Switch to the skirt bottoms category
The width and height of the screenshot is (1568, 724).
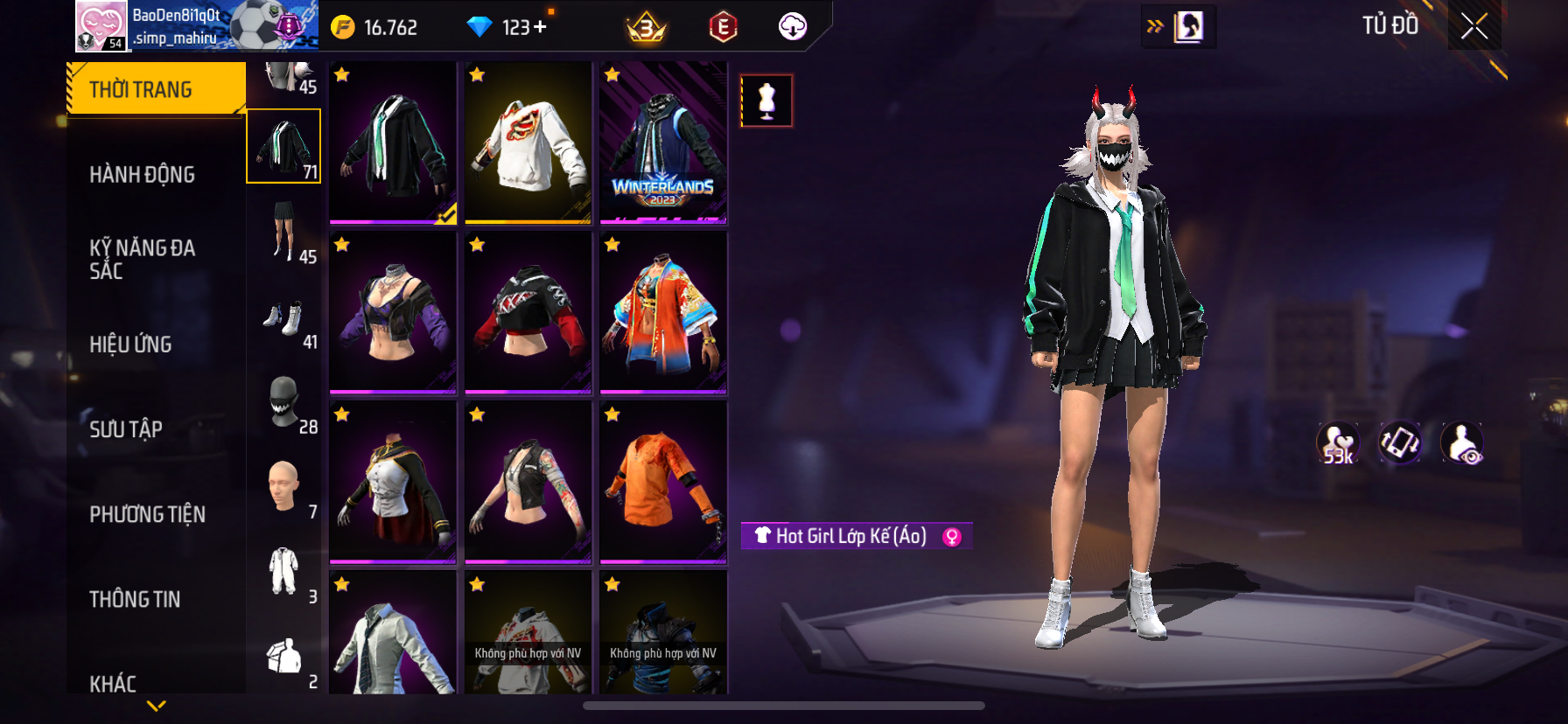click(x=284, y=232)
